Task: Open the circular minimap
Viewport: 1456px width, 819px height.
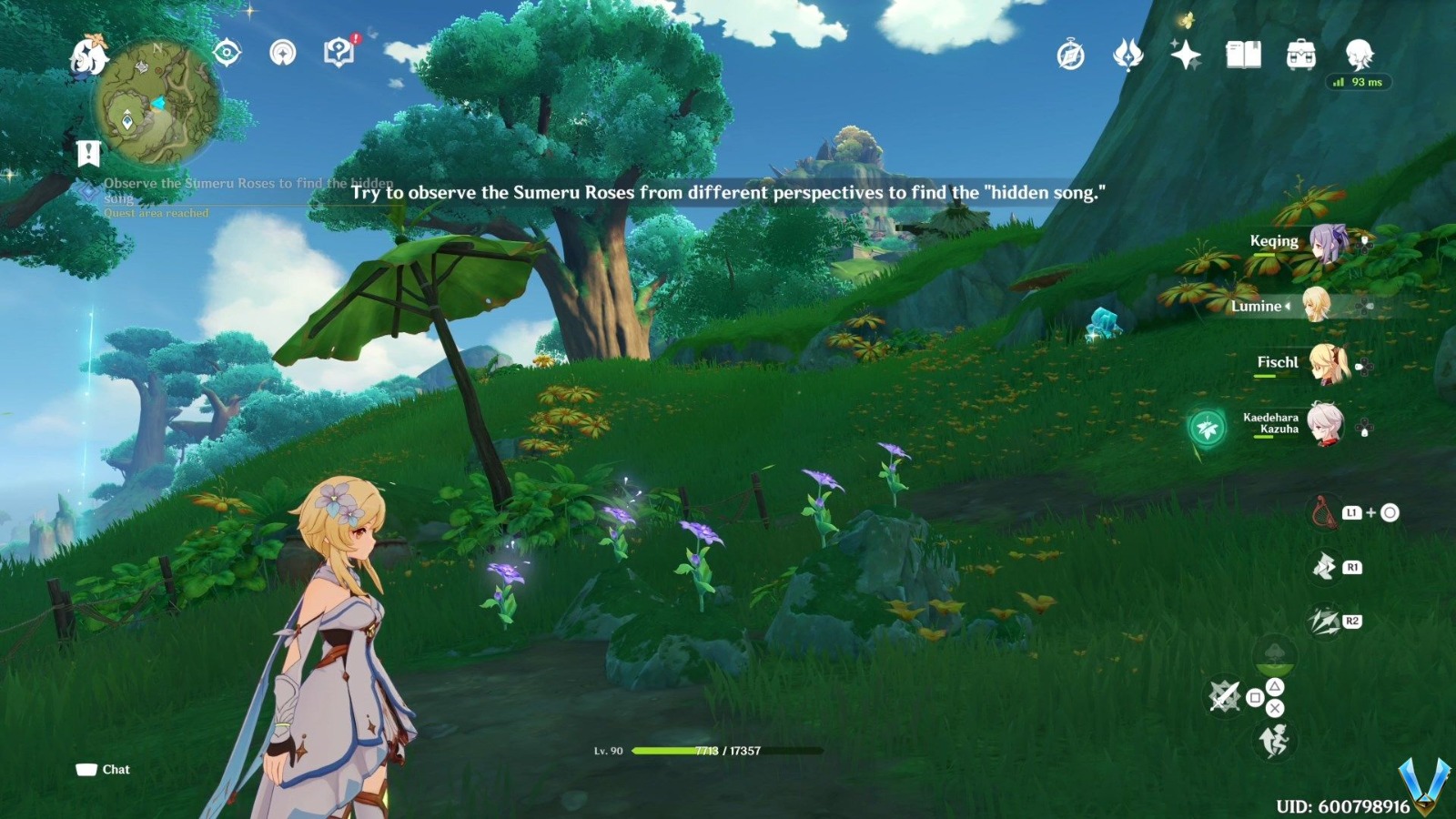Action: tap(158, 103)
